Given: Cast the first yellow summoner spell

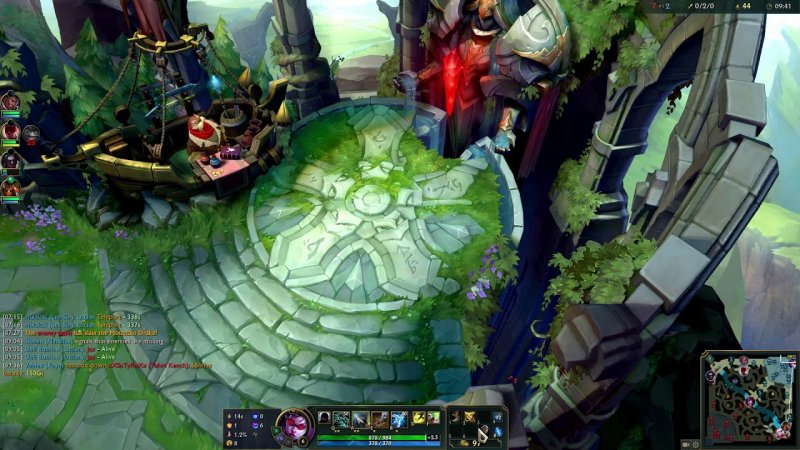Looking at the screenshot, I should [x=418, y=417].
